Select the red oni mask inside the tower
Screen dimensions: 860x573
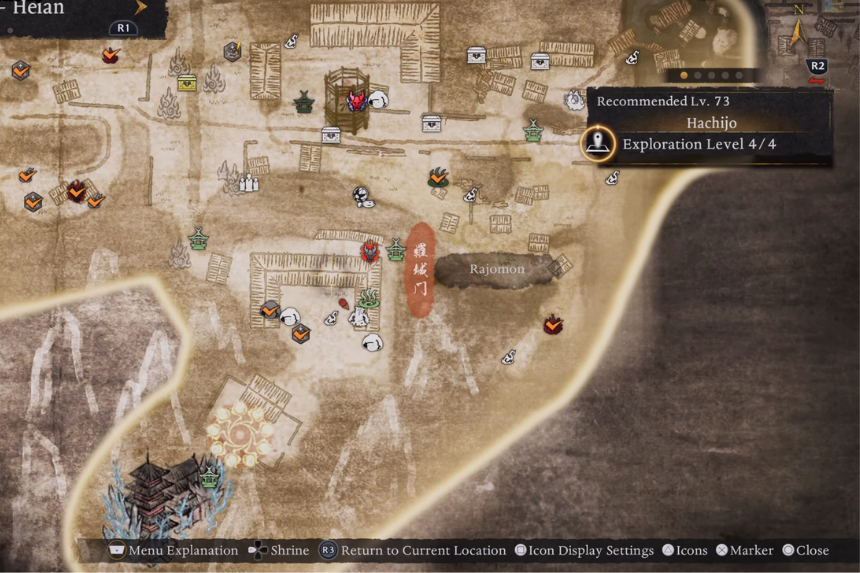point(356,100)
